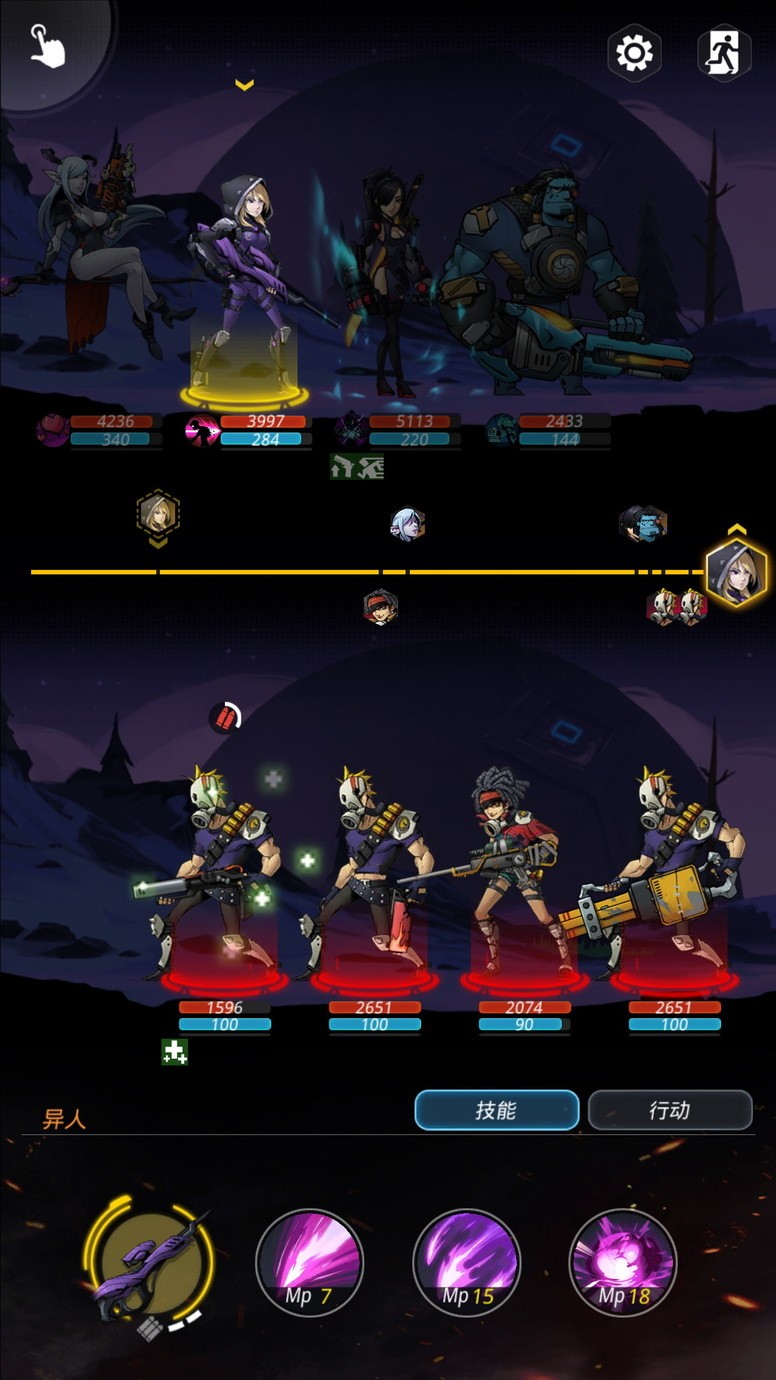Click the green heal buff icon

[175, 1052]
